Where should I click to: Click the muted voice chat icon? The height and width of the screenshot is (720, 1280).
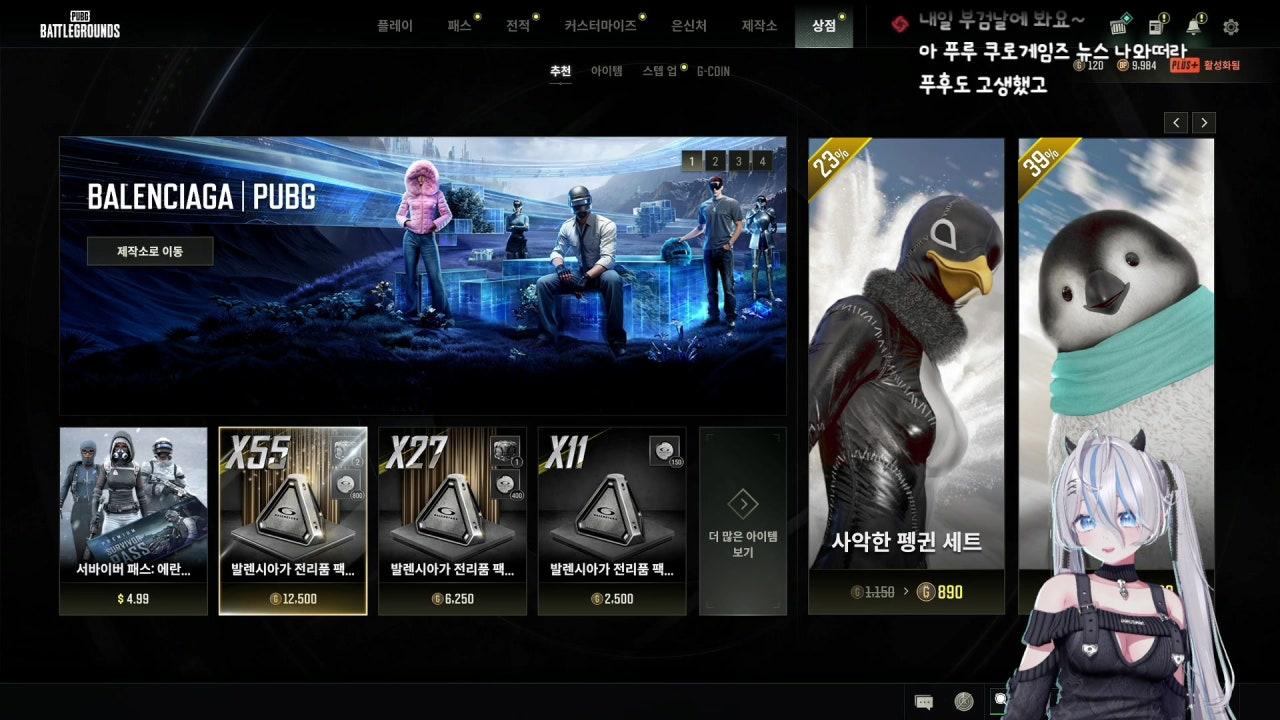coord(962,701)
